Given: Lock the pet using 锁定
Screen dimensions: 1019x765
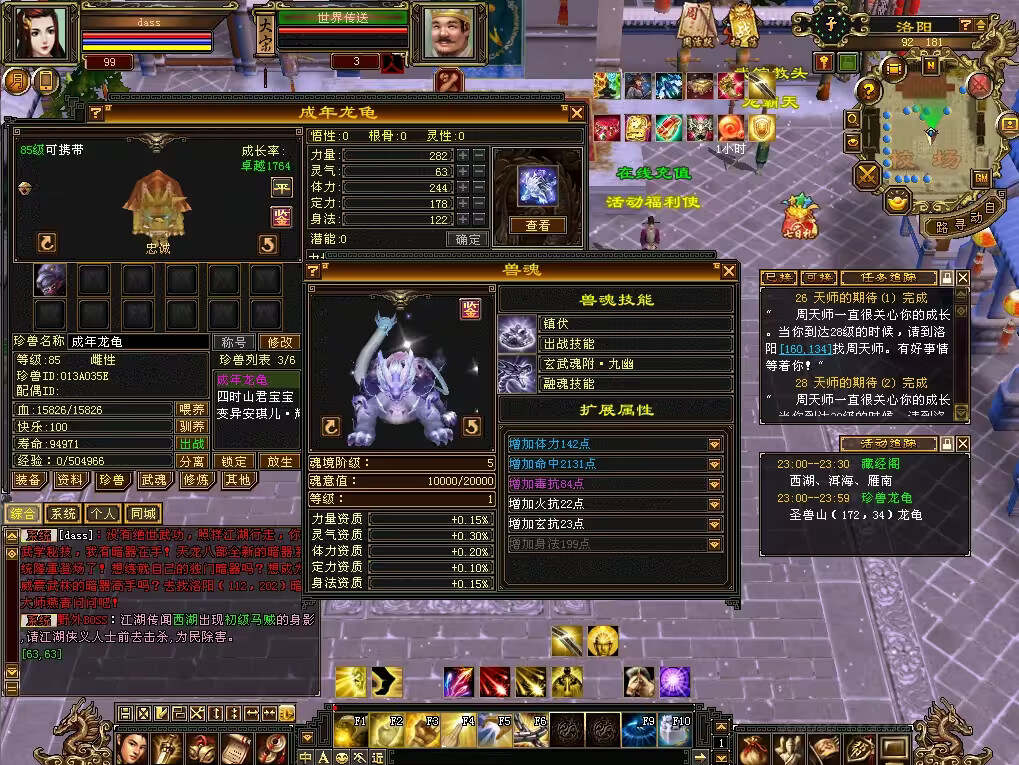Looking at the screenshot, I should pyautogui.click(x=236, y=462).
